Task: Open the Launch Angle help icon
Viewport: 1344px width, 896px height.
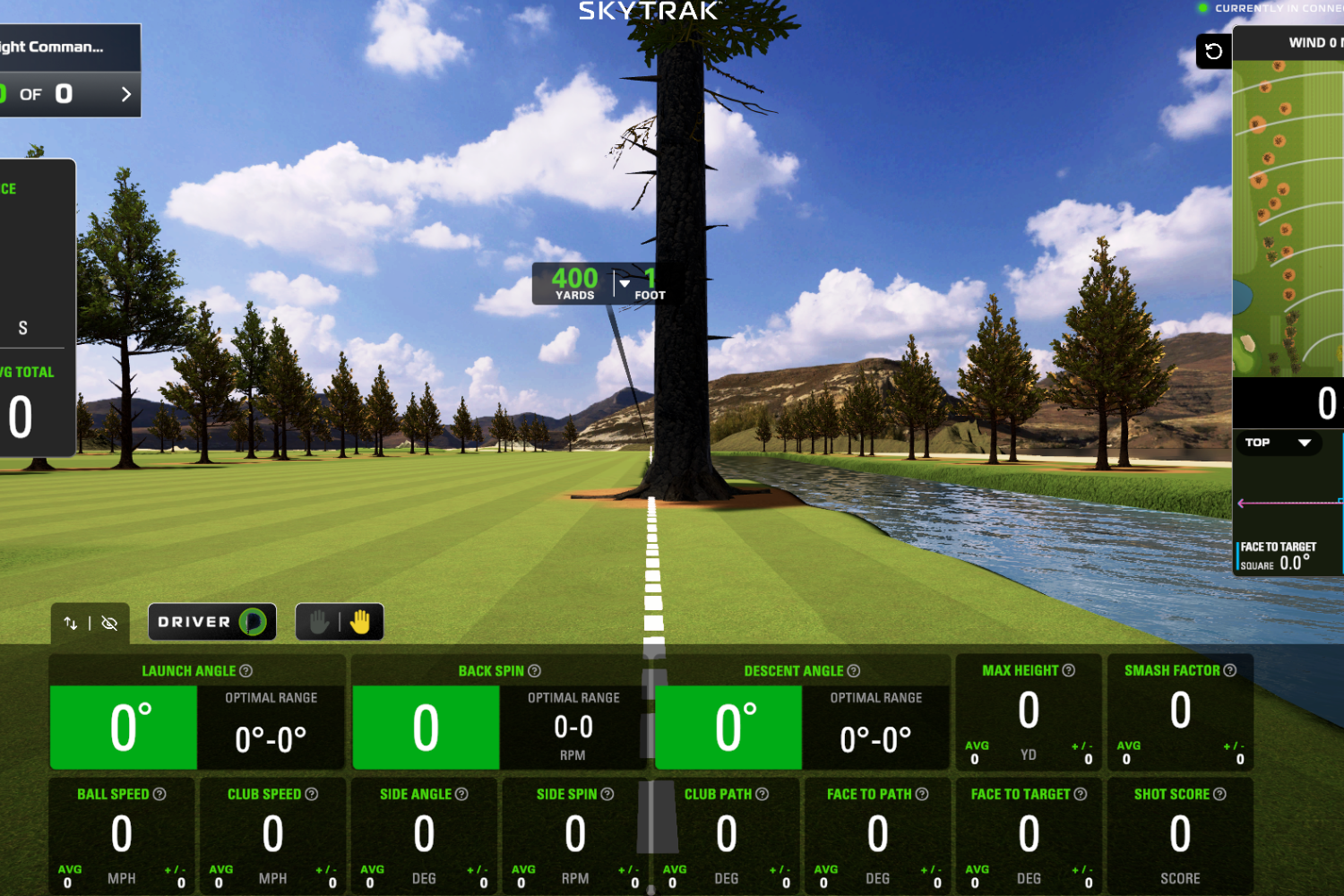Action: coord(248,670)
